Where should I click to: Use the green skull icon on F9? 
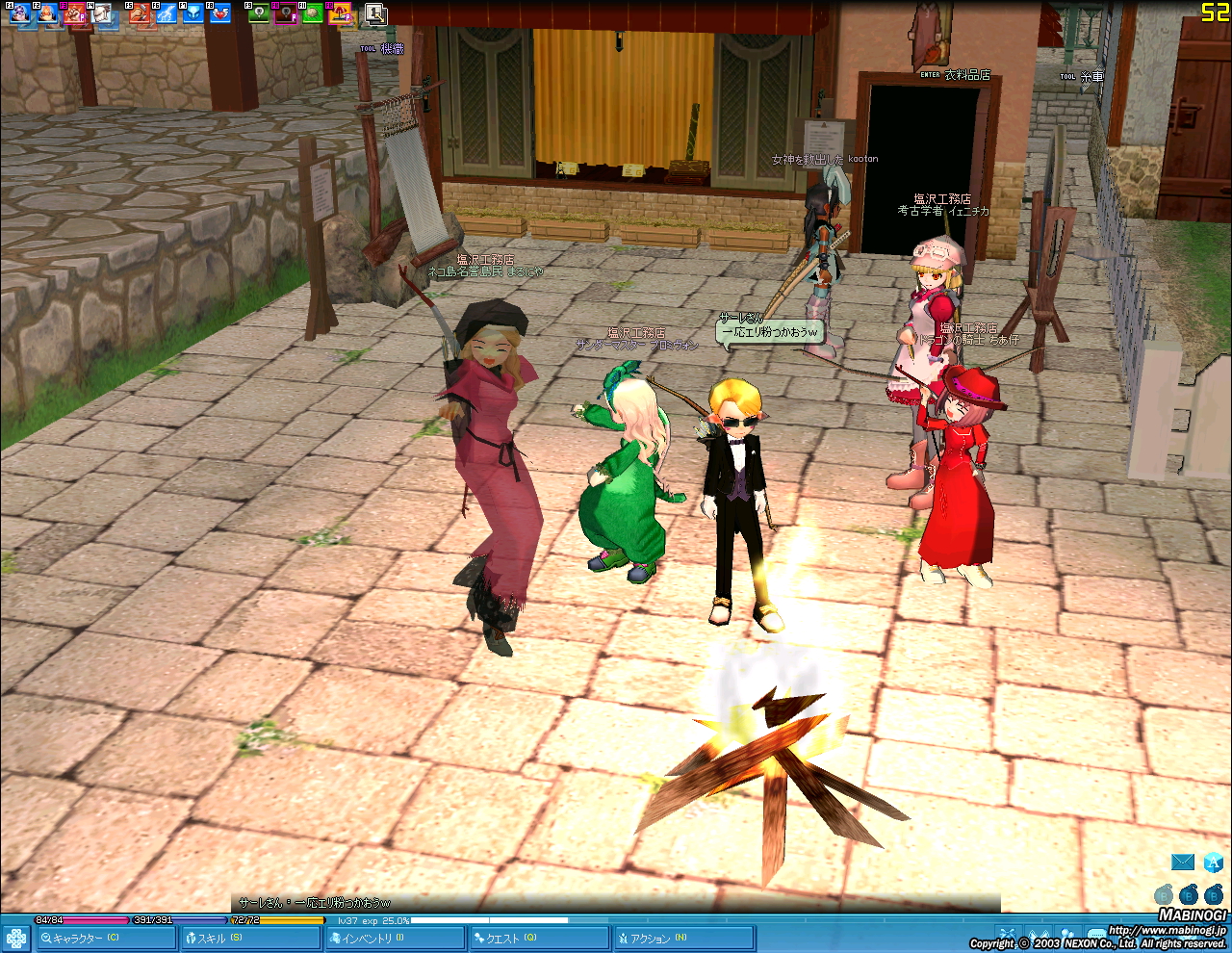point(258,13)
